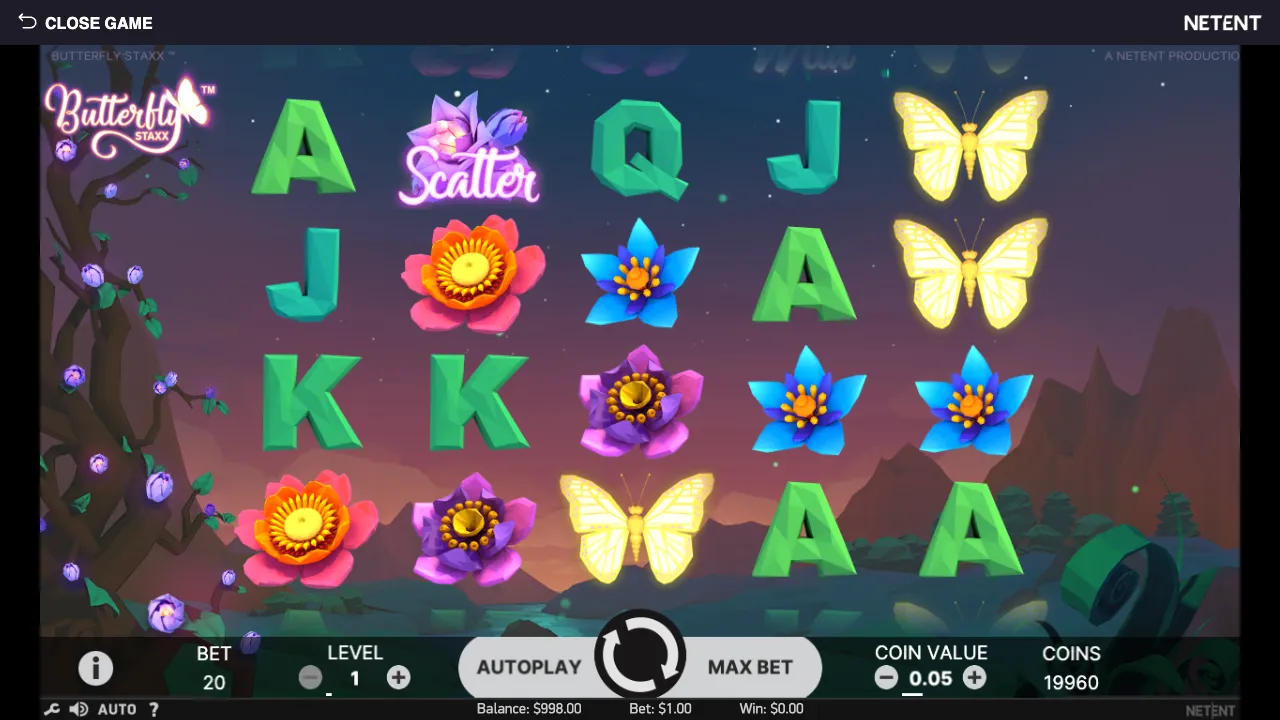The width and height of the screenshot is (1280, 720).
Task: Decrease the bet level with minus
Action: click(310, 677)
